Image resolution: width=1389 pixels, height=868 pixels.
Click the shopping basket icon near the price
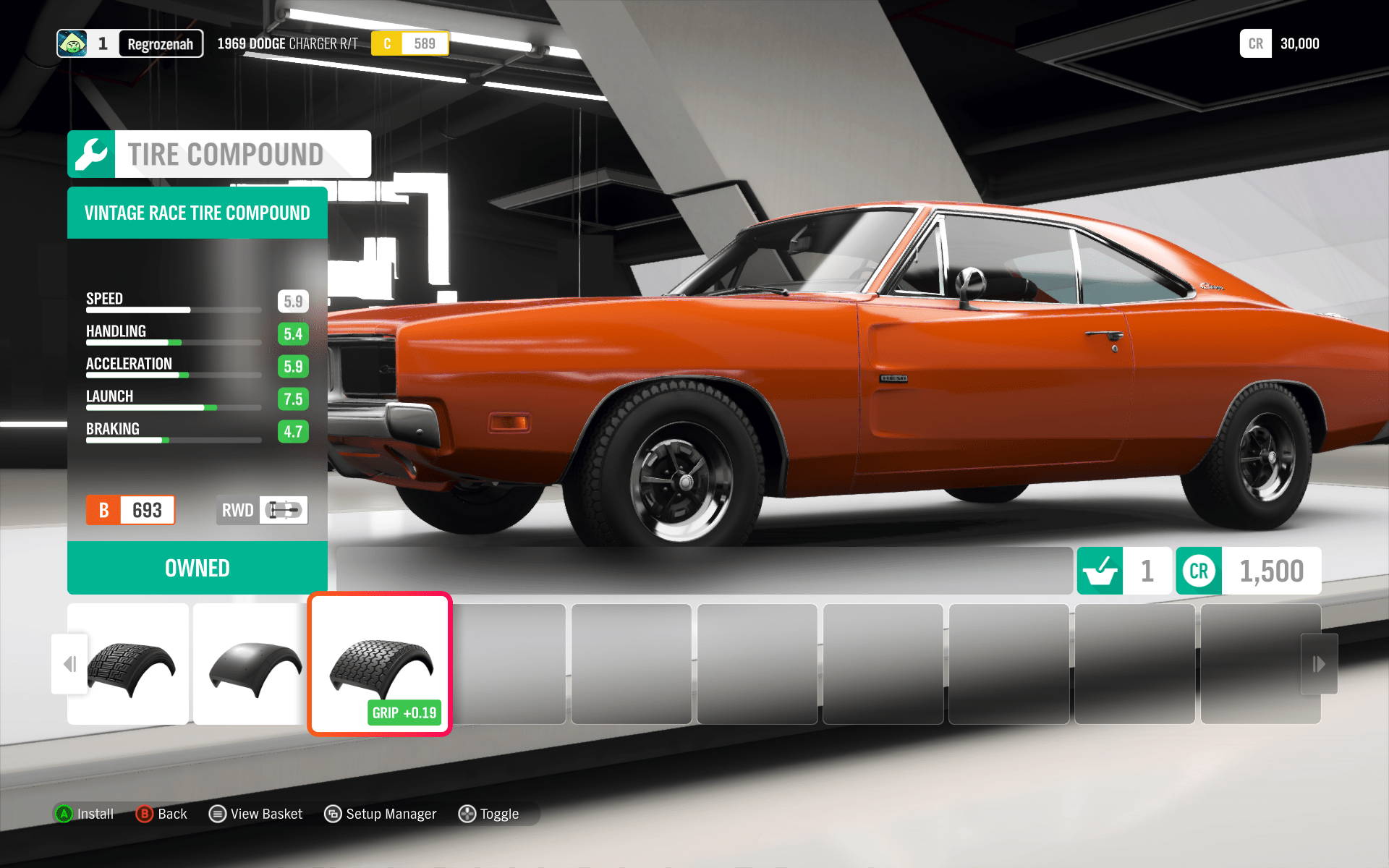pyautogui.click(x=1100, y=571)
